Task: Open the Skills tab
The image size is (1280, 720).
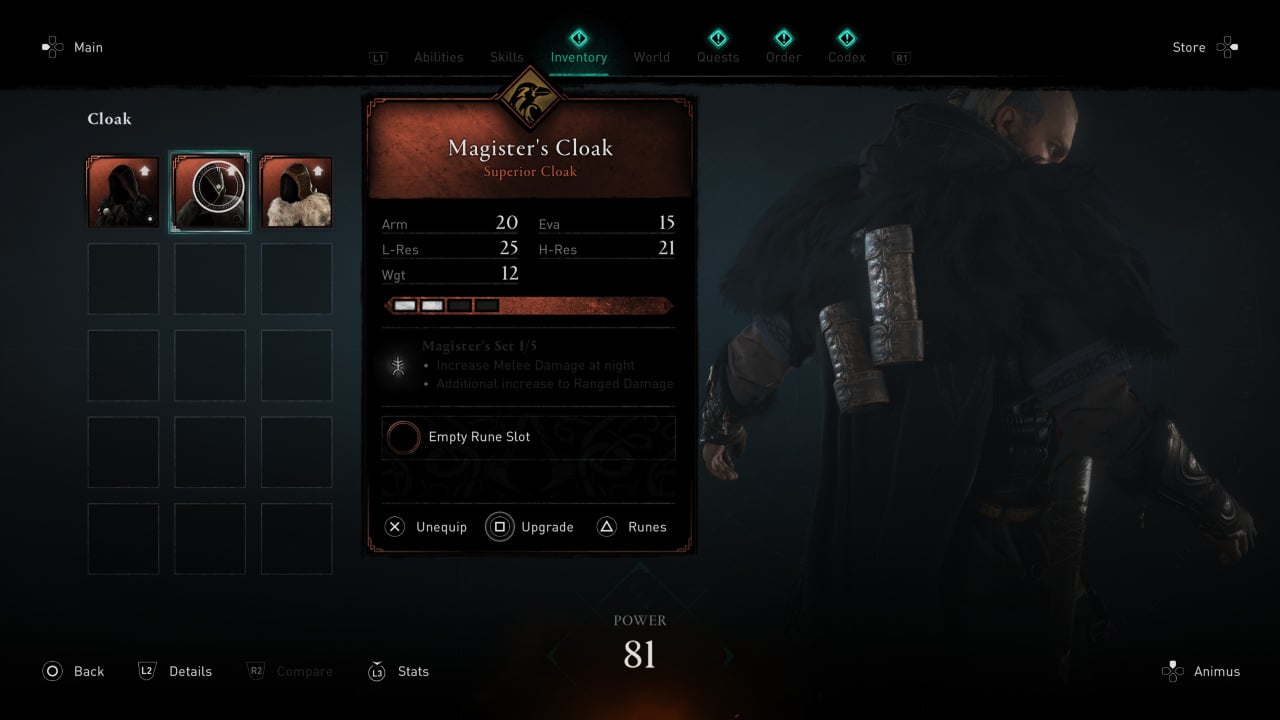Action: pyautogui.click(x=507, y=57)
